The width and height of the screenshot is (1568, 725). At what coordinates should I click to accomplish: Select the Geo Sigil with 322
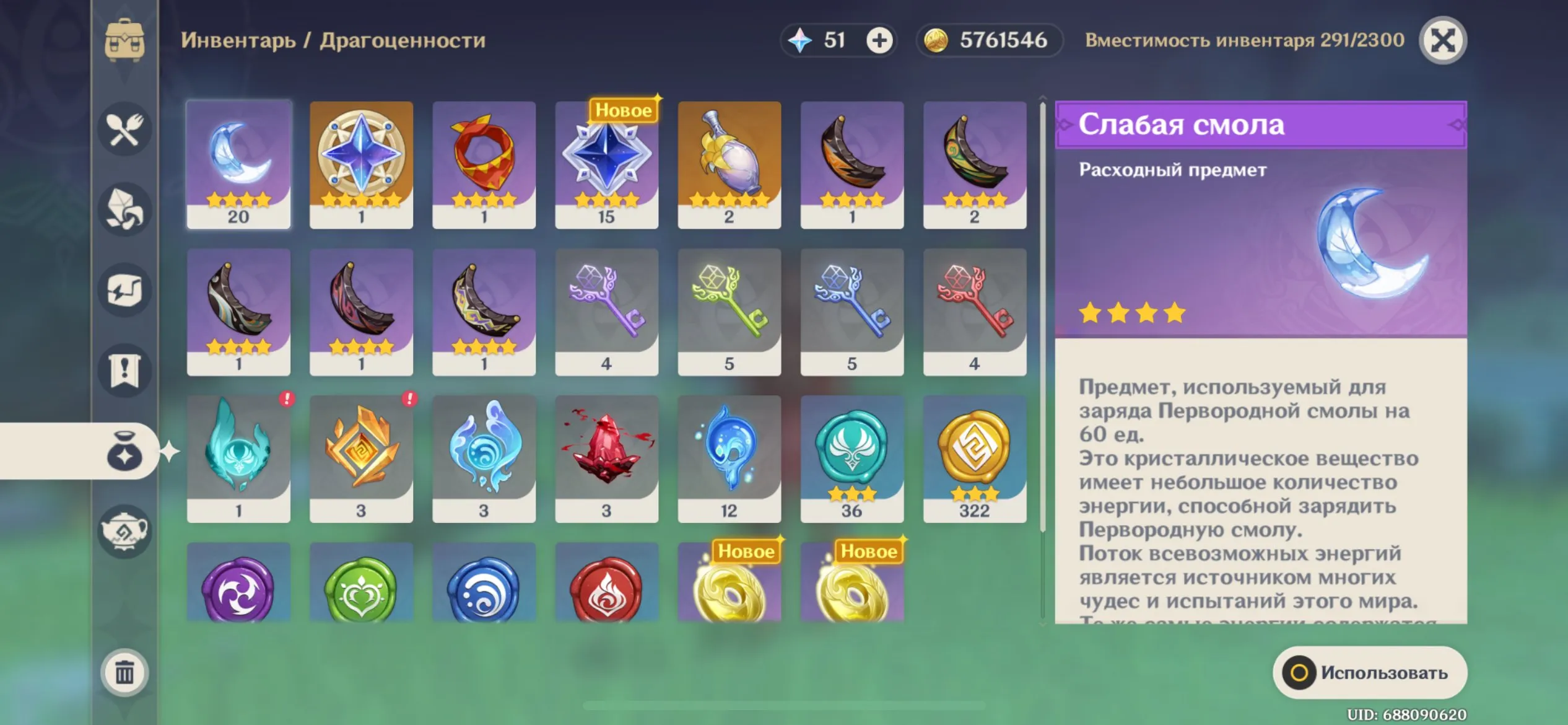point(974,459)
